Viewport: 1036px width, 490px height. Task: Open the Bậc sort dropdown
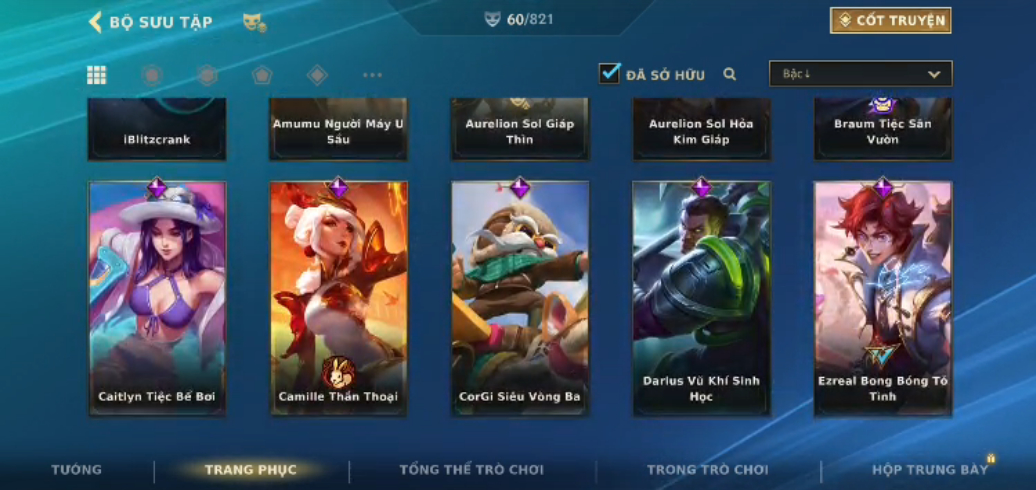pos(860,74)
